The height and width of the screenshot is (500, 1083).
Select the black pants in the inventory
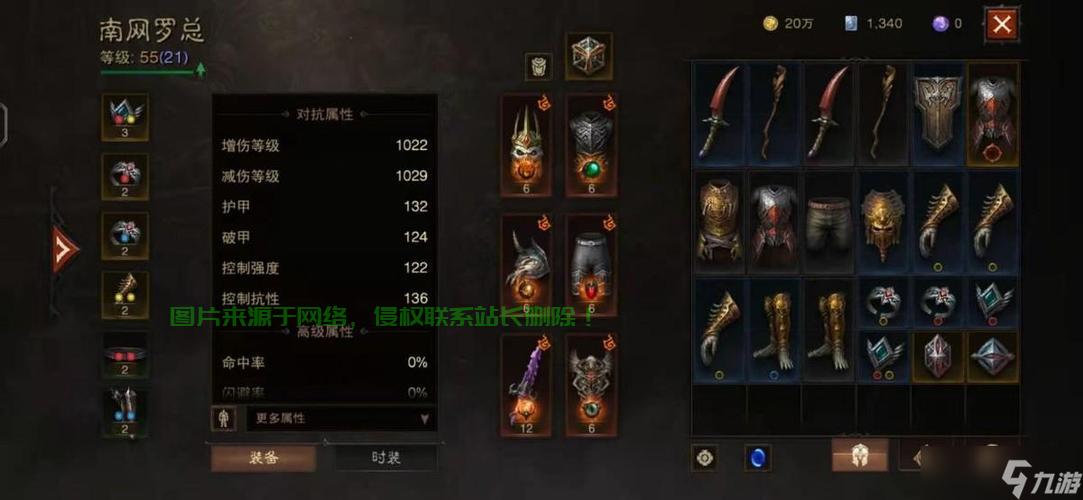(x=830, y=220)
